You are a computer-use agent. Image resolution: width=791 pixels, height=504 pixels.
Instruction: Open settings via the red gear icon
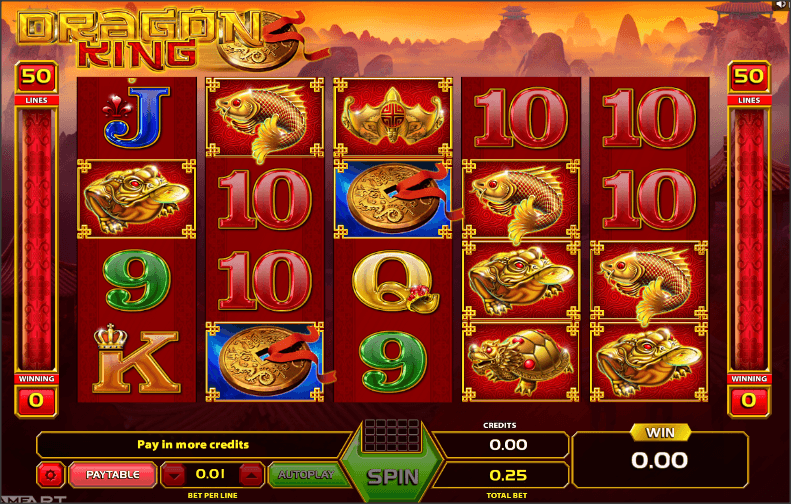pyautogui.click(x=50, y=473)
